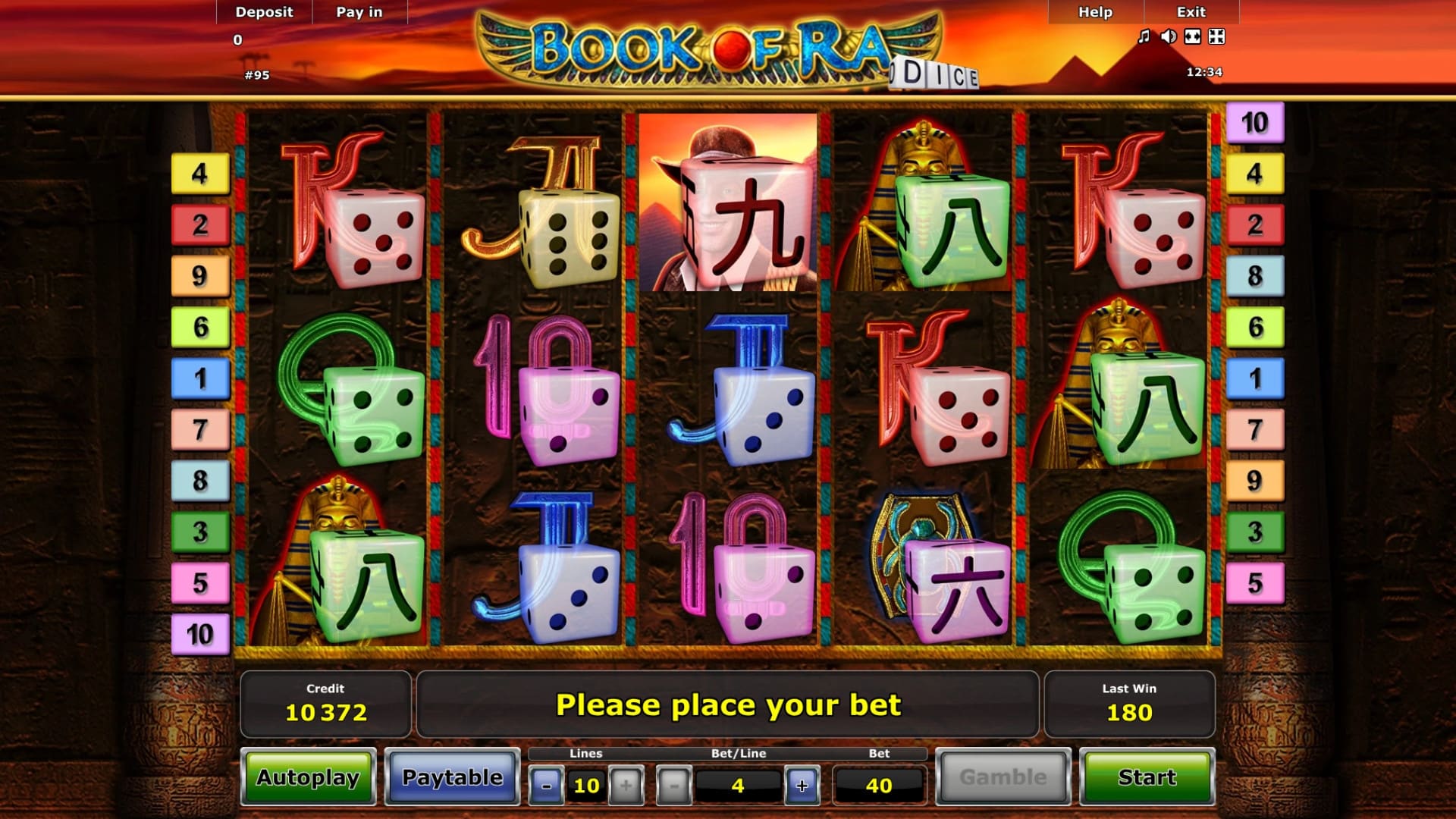Decrease the number of Lines
The image size is (1456, 819).
(546, 786)
